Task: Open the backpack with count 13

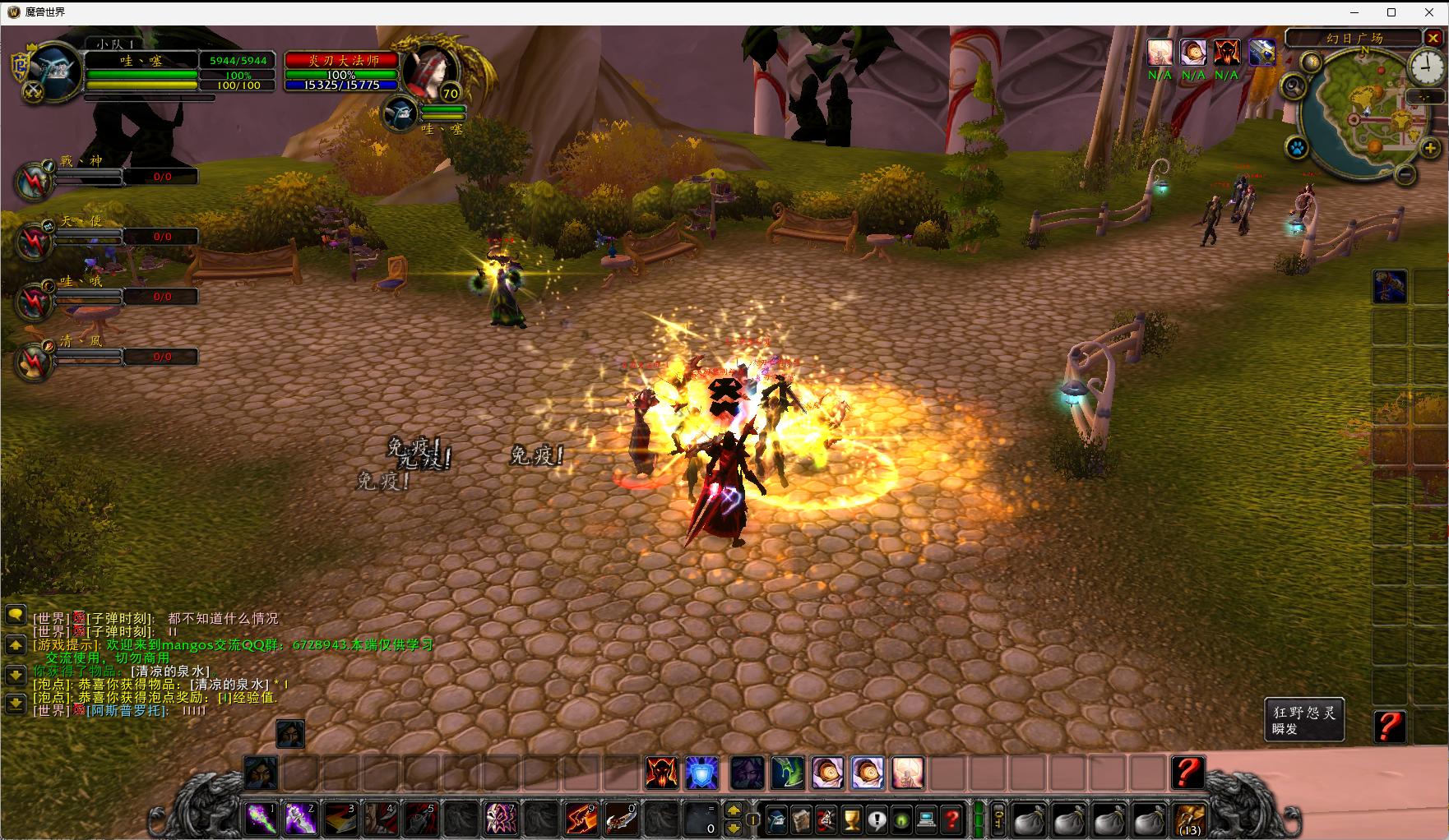Action: [1190, 819]
